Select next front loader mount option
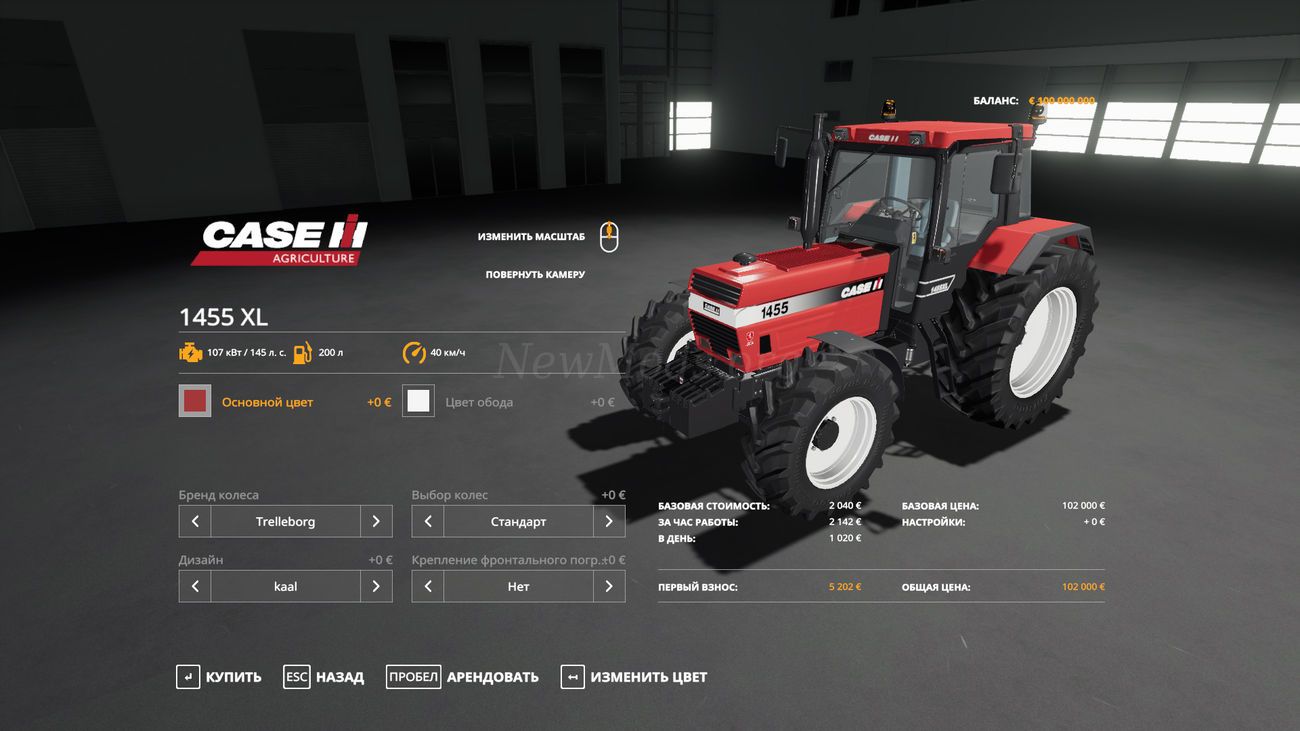 coord(609,586)
